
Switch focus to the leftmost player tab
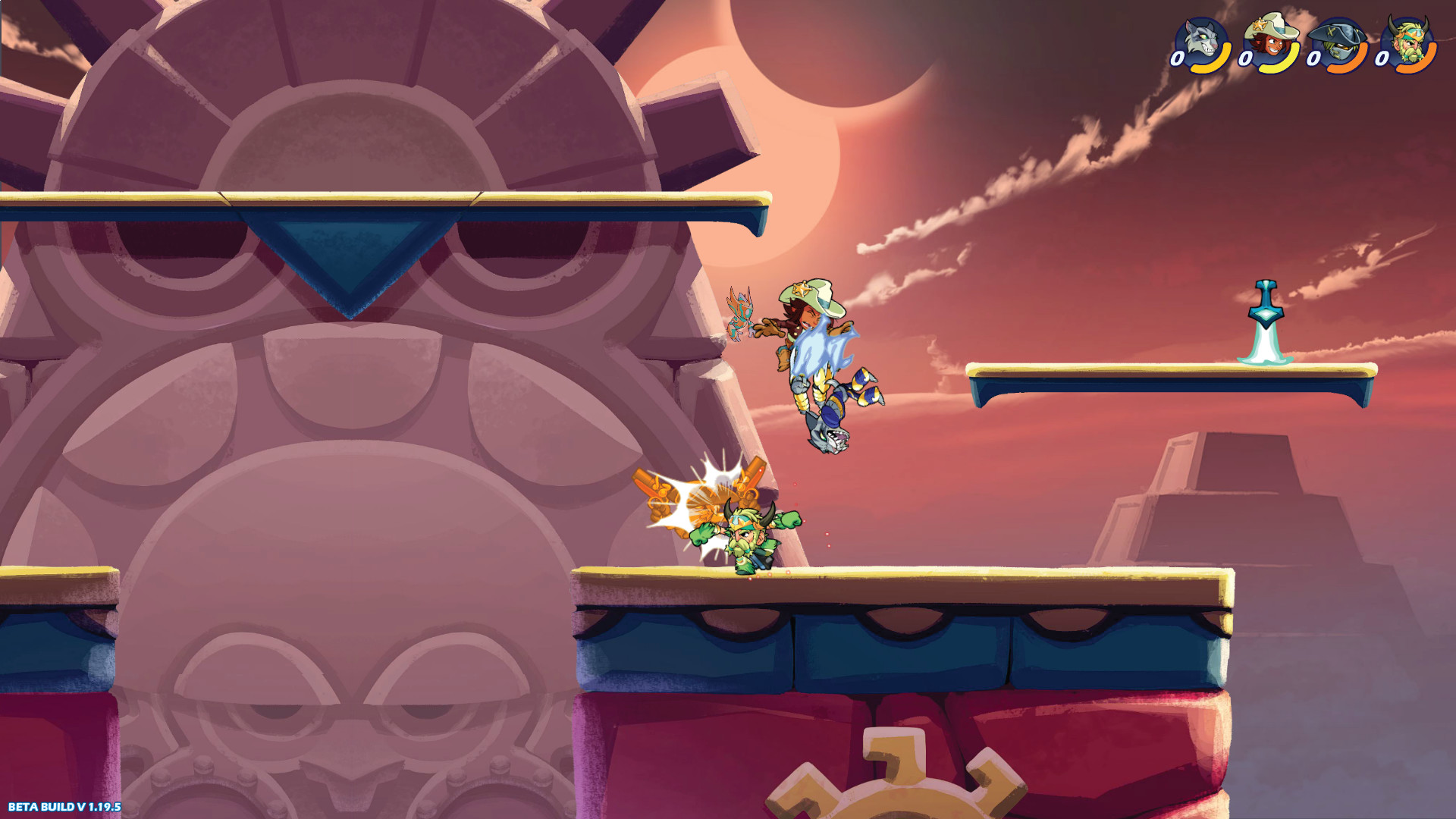point(1200,36)
